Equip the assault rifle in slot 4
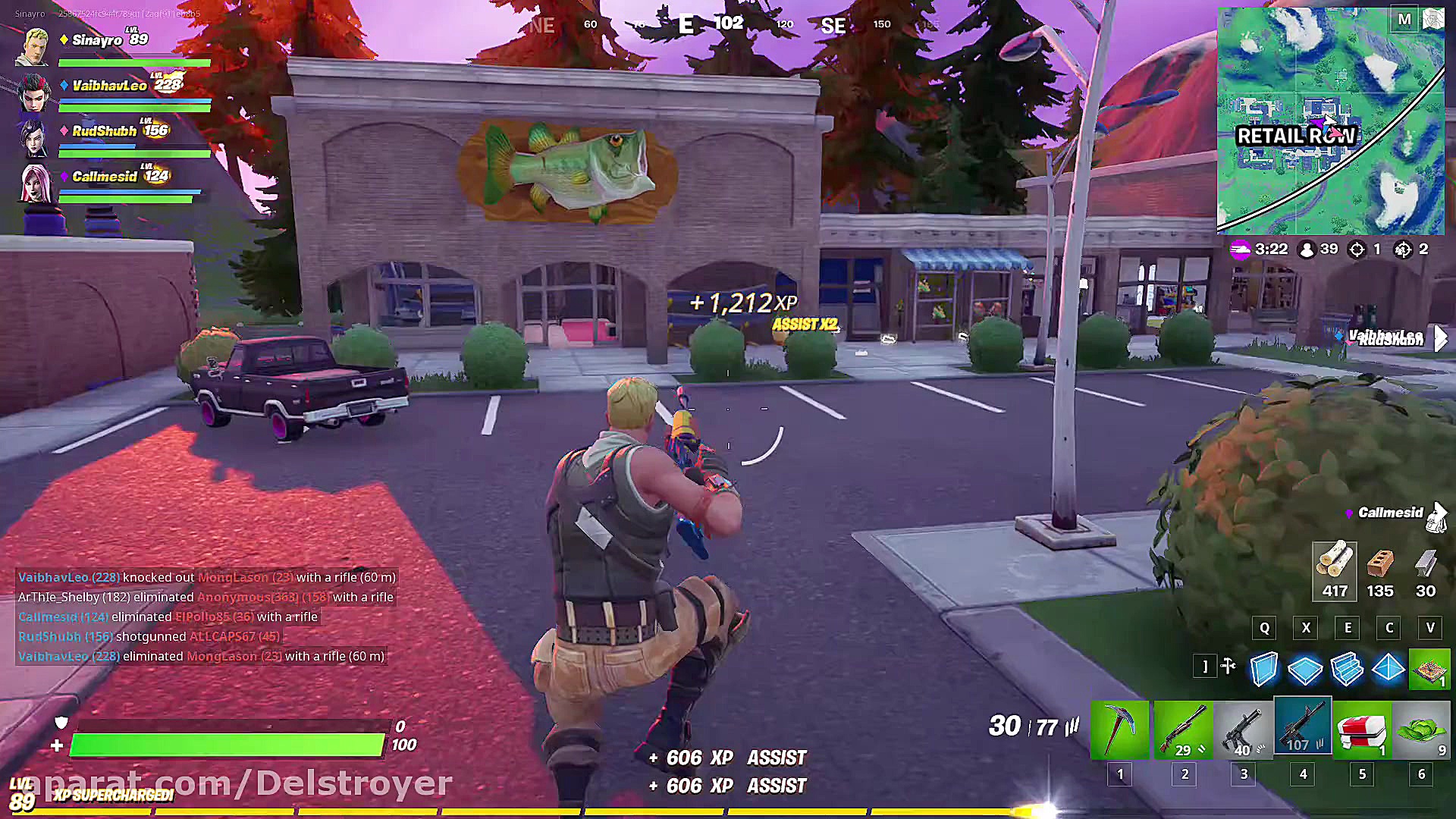This screenshot has width=1456, height=819. [x=1302, y=728]
